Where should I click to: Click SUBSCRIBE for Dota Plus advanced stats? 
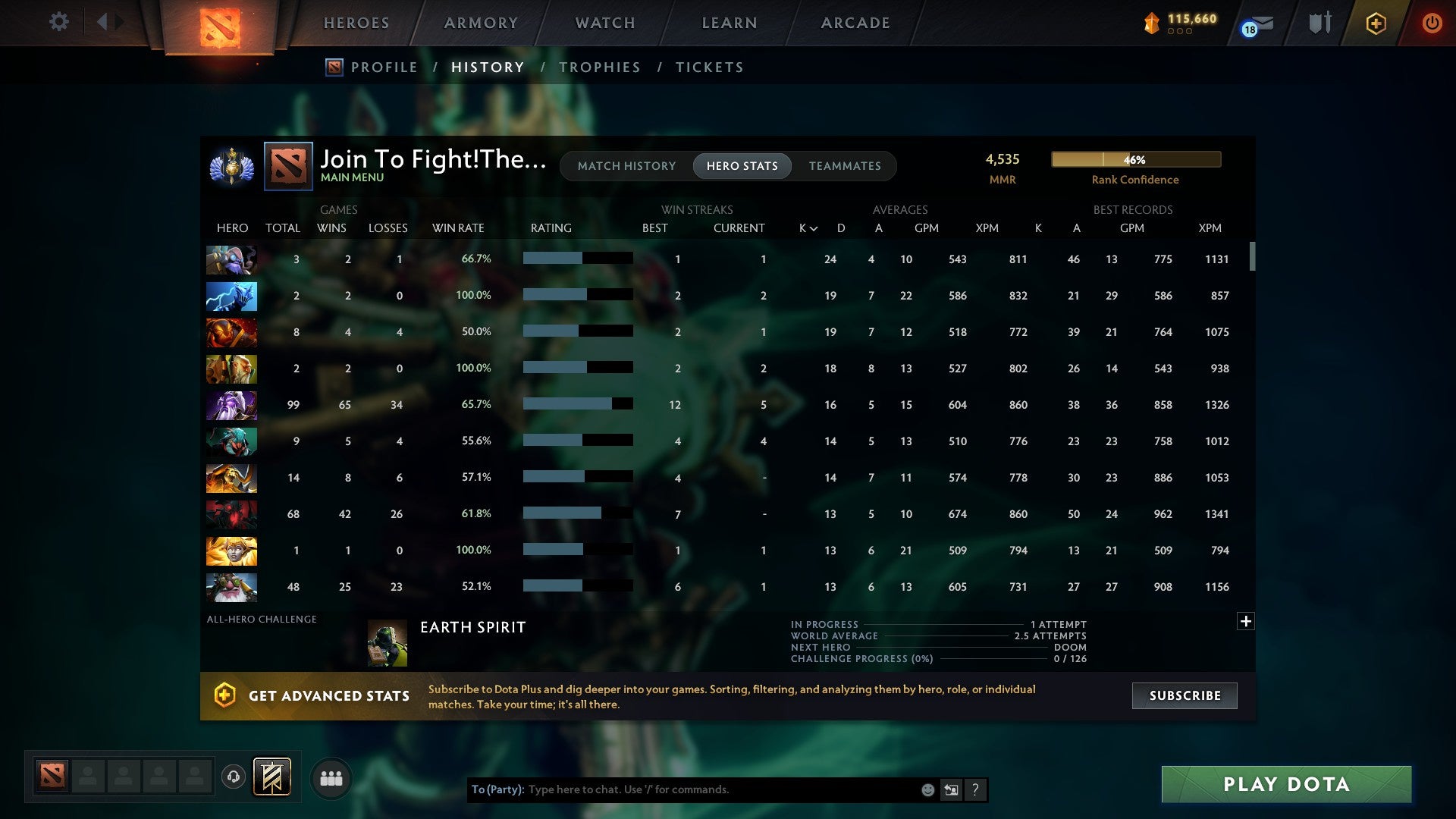[x=1184, y=695]
